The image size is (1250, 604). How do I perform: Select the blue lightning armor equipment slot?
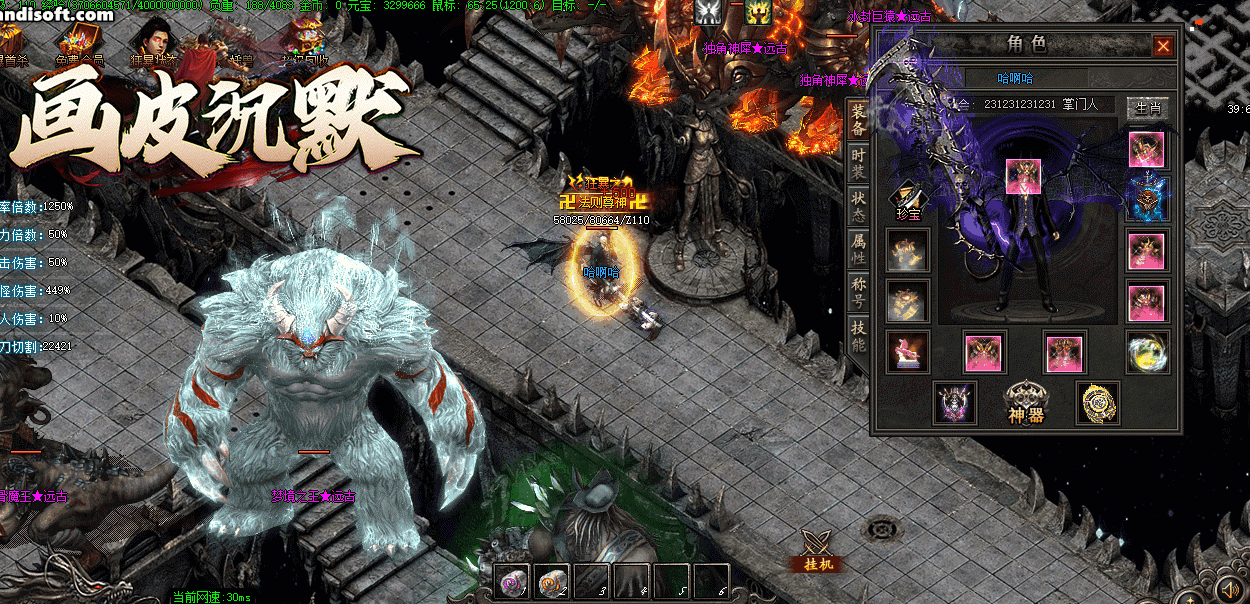[1146, 199]
